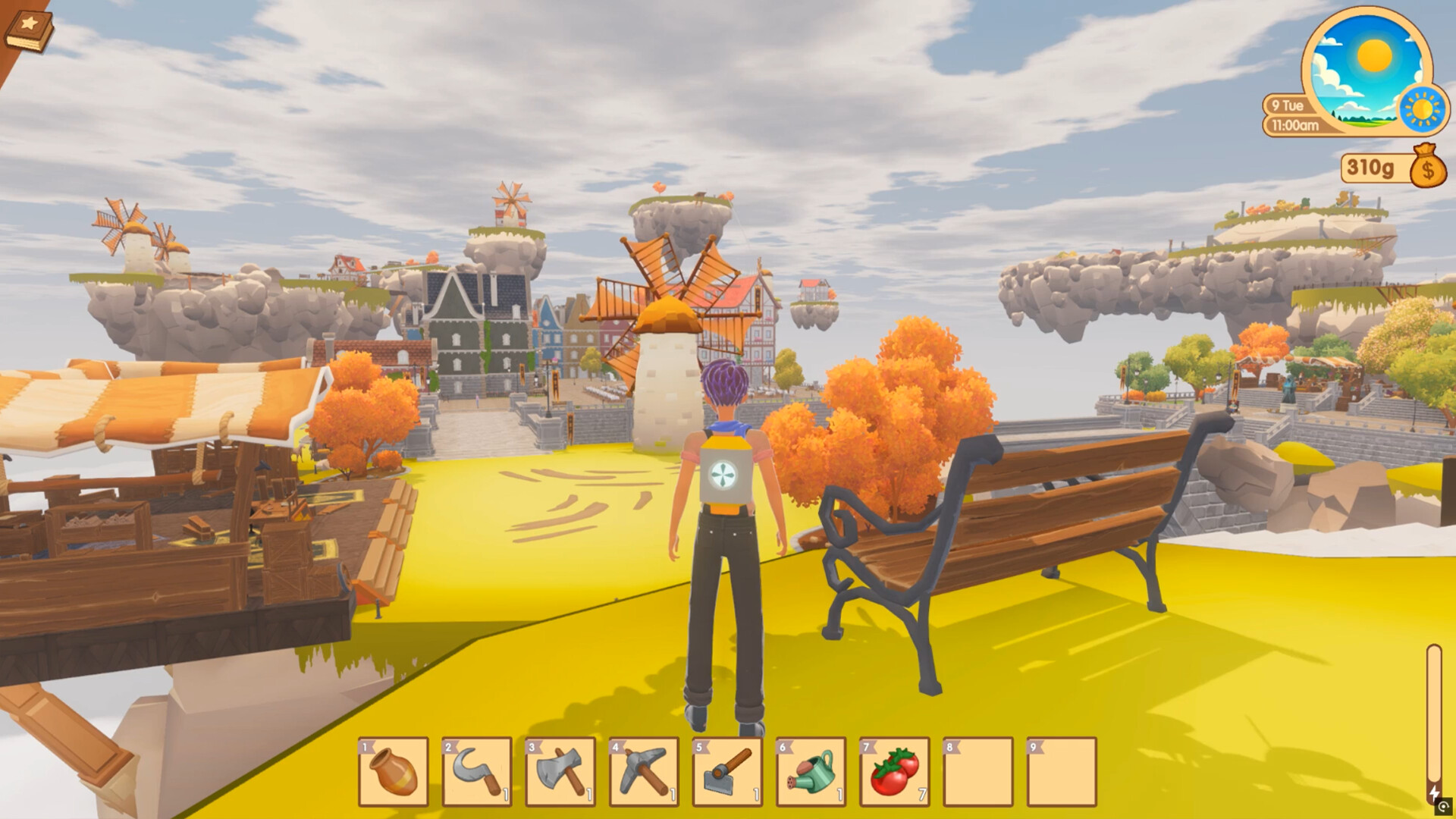This screenshot has height=819, width=1456.
Task: Choose the axe in the hotbar
Action: pos(560,771)
